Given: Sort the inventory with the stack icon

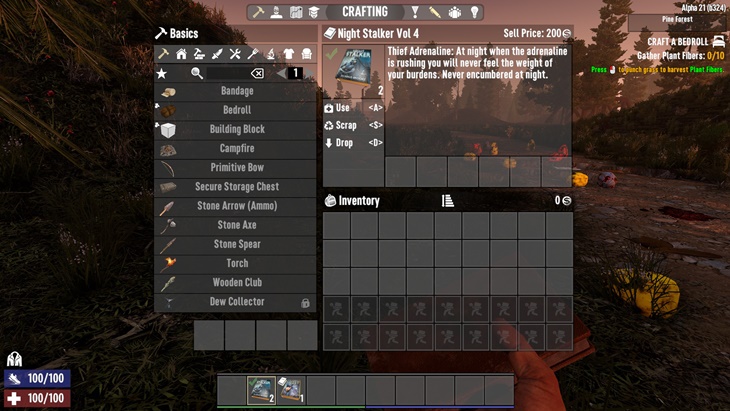Looking at the screenshot, I should coord(448,201).
